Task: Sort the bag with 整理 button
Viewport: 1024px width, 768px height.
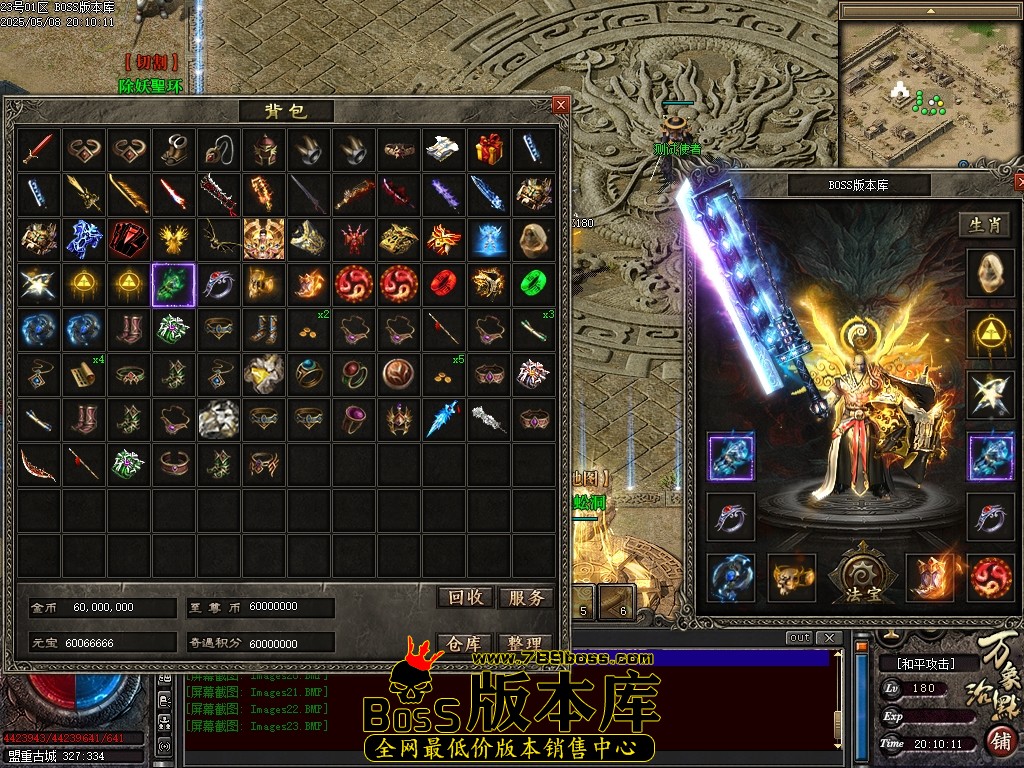Action: [x=525, y=644]
